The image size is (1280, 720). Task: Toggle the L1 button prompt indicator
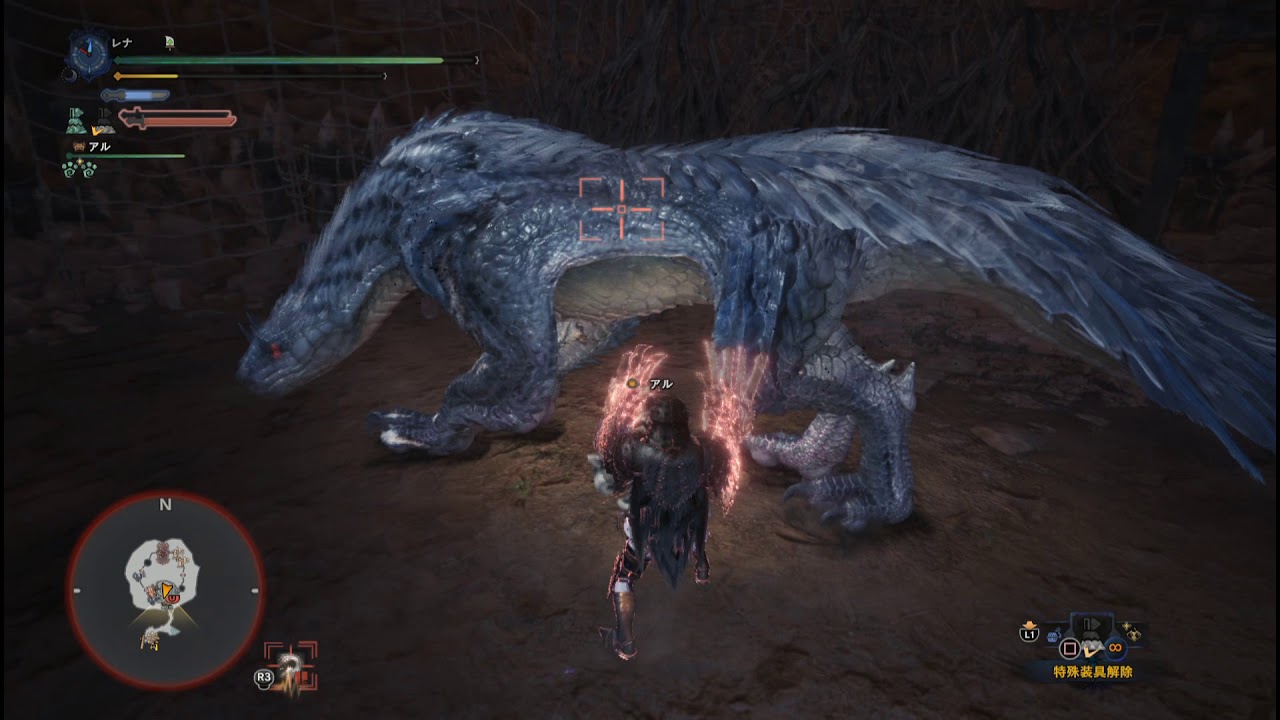click(x=1030, y=635)
